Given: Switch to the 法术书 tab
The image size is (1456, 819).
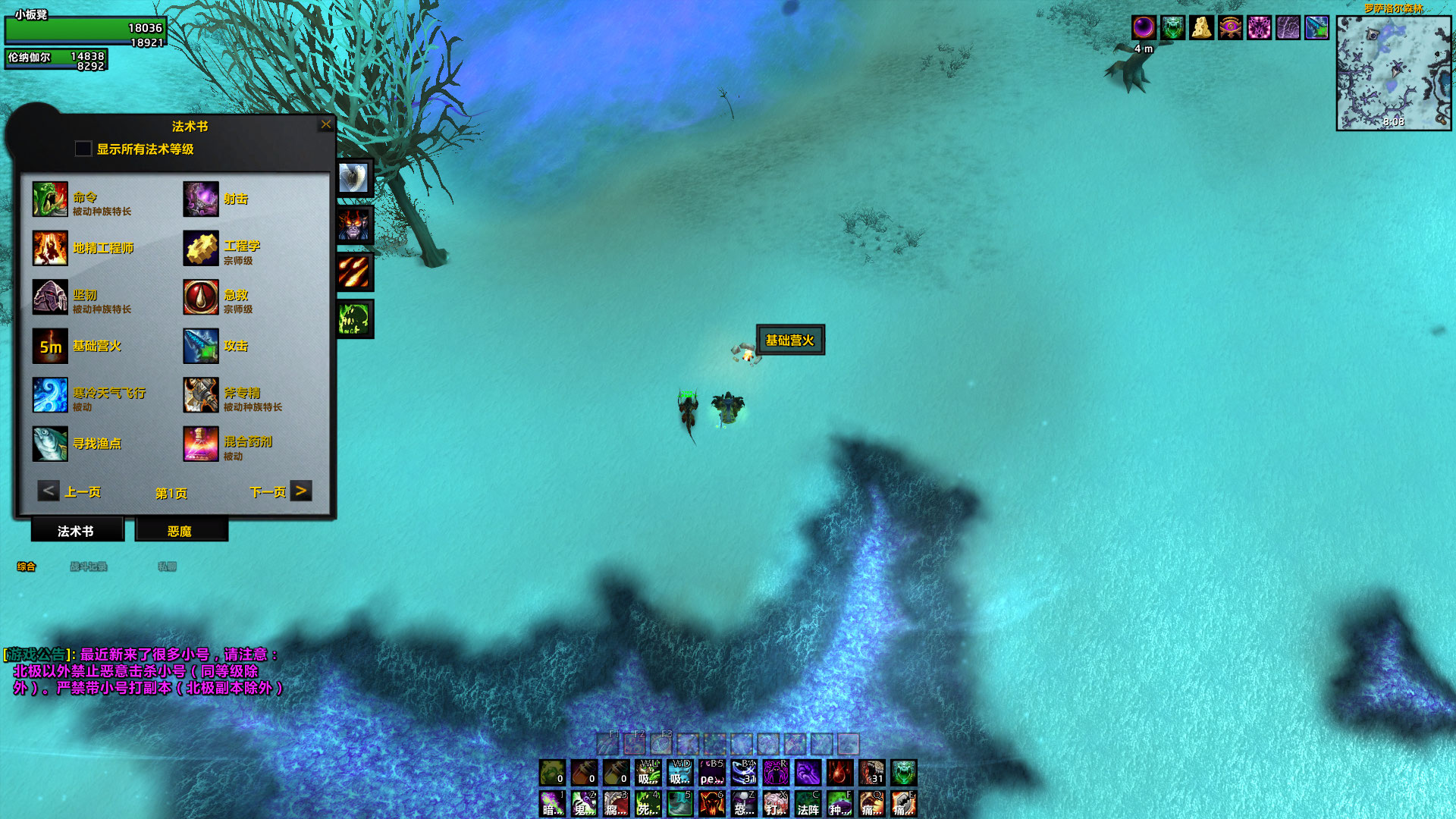Looking at the screenshot, I should [76, 531].
